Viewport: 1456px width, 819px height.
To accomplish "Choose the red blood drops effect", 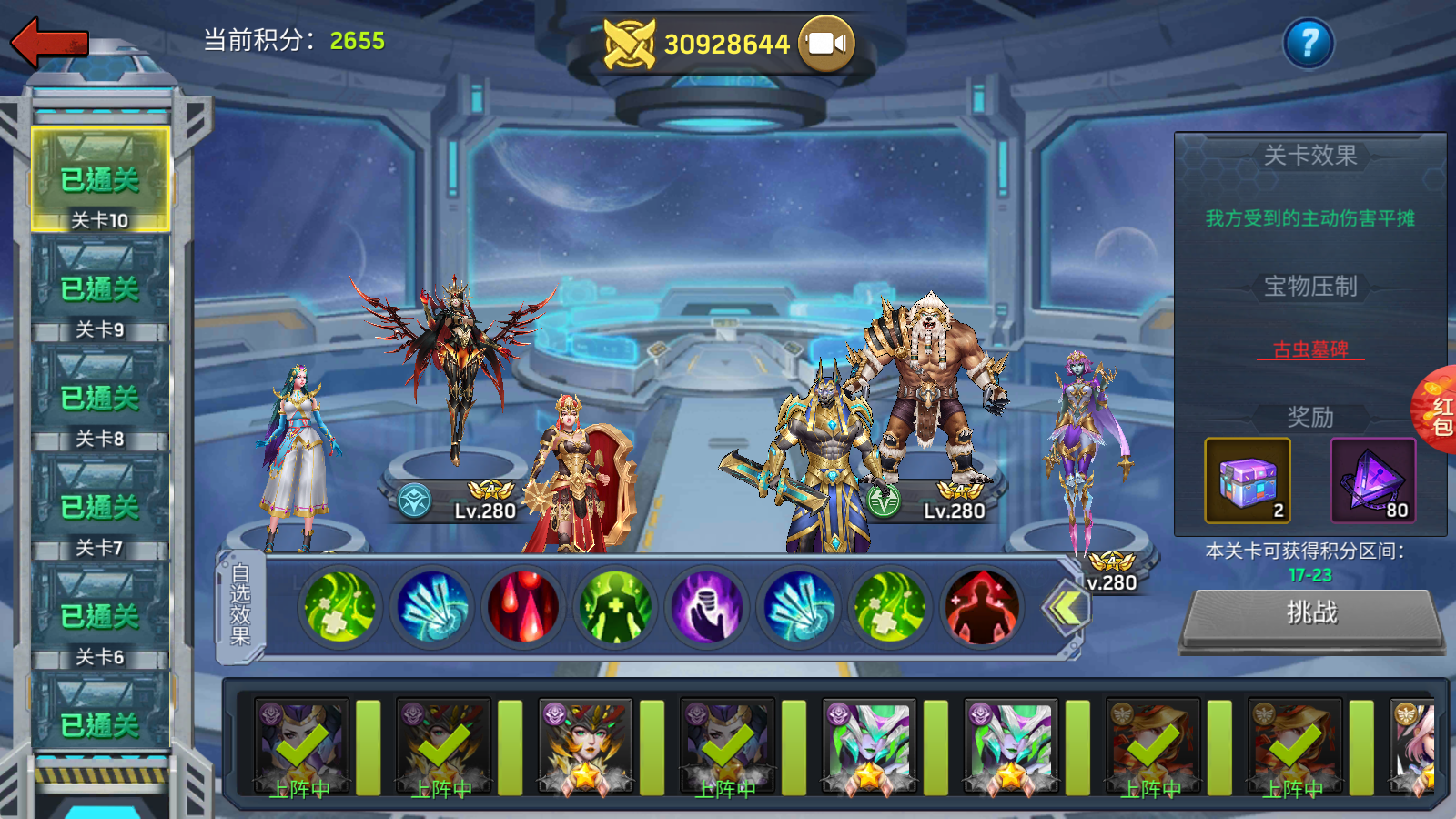I will click(523, 607).
